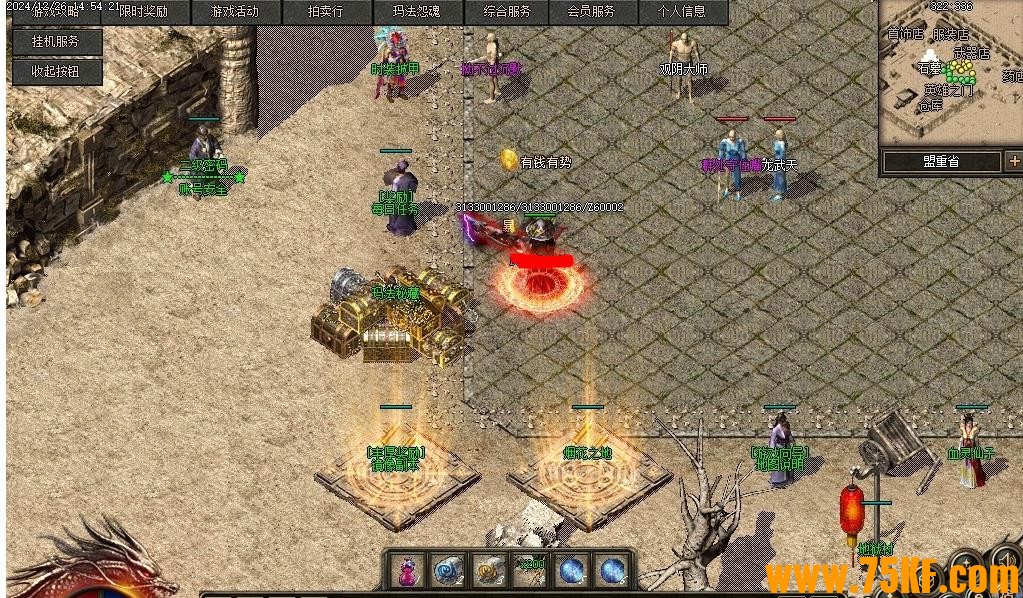The width and height of the screenshot is (1023, 598).
Task: Show the 个人信息 personal info panel
Action: 682,12
